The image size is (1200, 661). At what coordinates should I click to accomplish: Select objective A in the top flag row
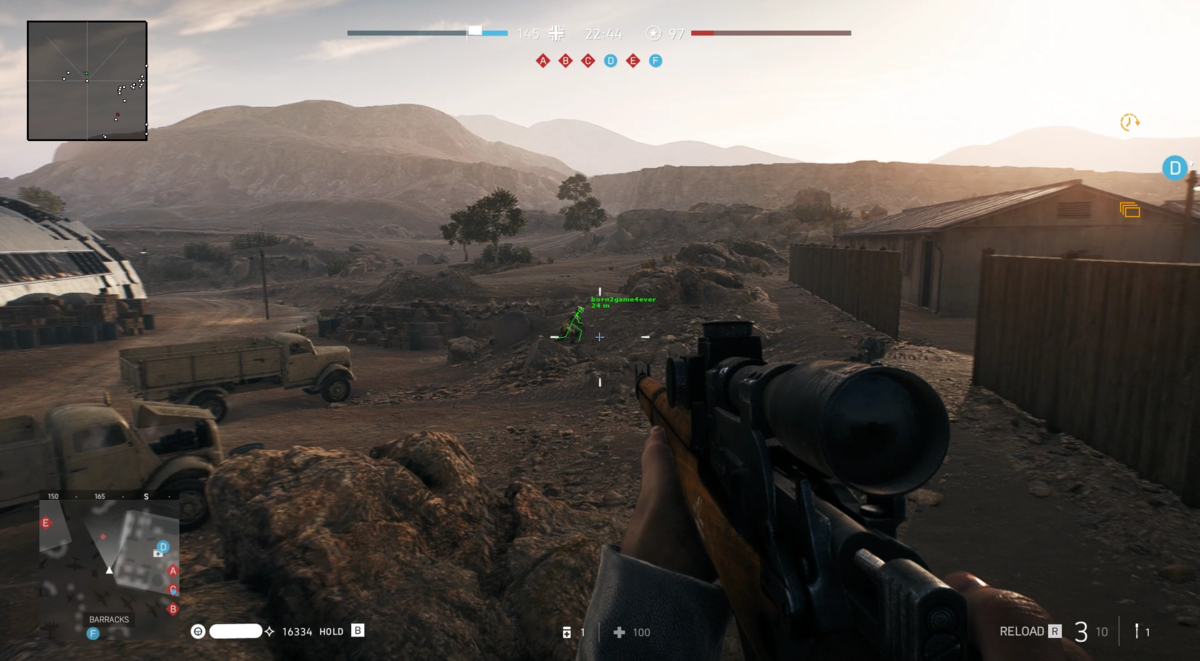pos(543,61)
